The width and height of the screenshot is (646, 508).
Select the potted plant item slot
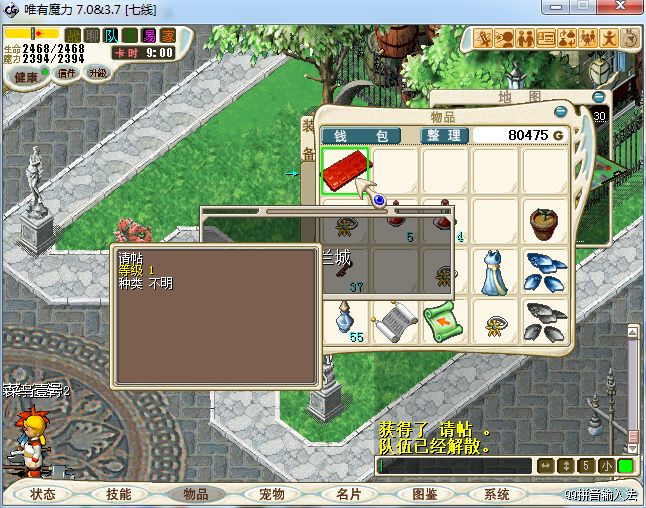[545, 221]
